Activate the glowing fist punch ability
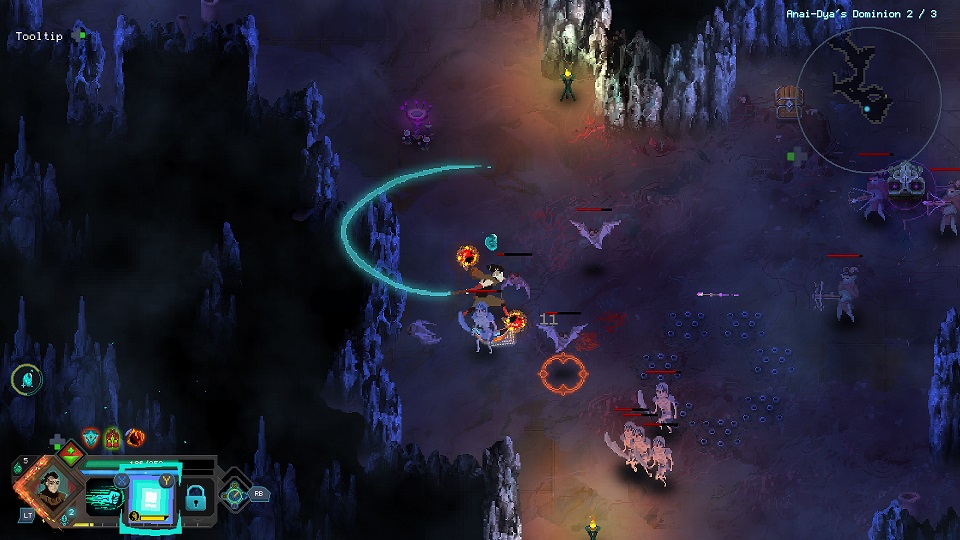960x540 pixels. (x=104, y=496)
